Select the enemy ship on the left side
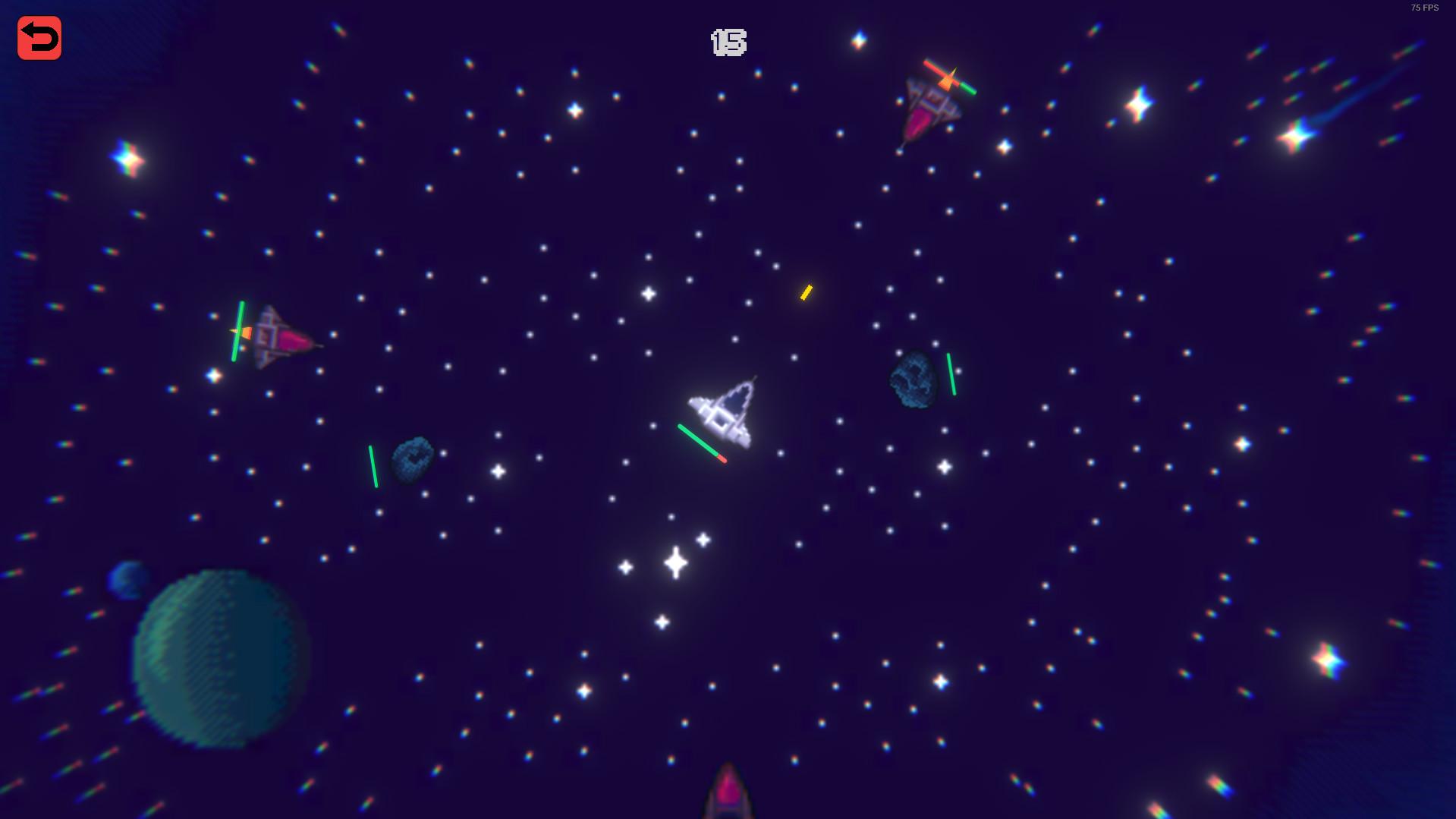Viewport: 1456px width, 819px height. pyautogui.click(x=277, y=334)
